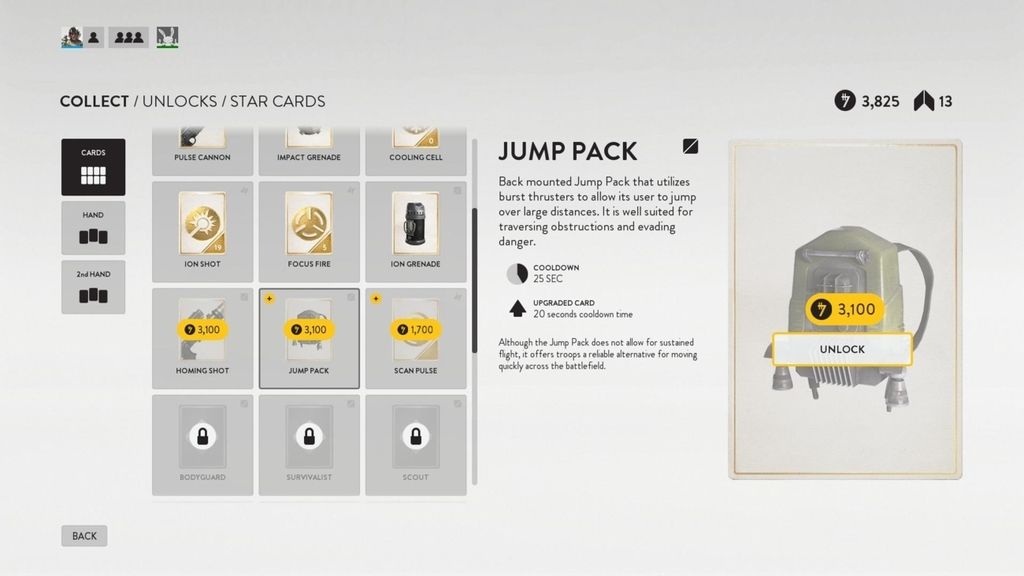1024x576 pixels.
Task: Select the Jump Pack card tile
Action: [309, 337]
